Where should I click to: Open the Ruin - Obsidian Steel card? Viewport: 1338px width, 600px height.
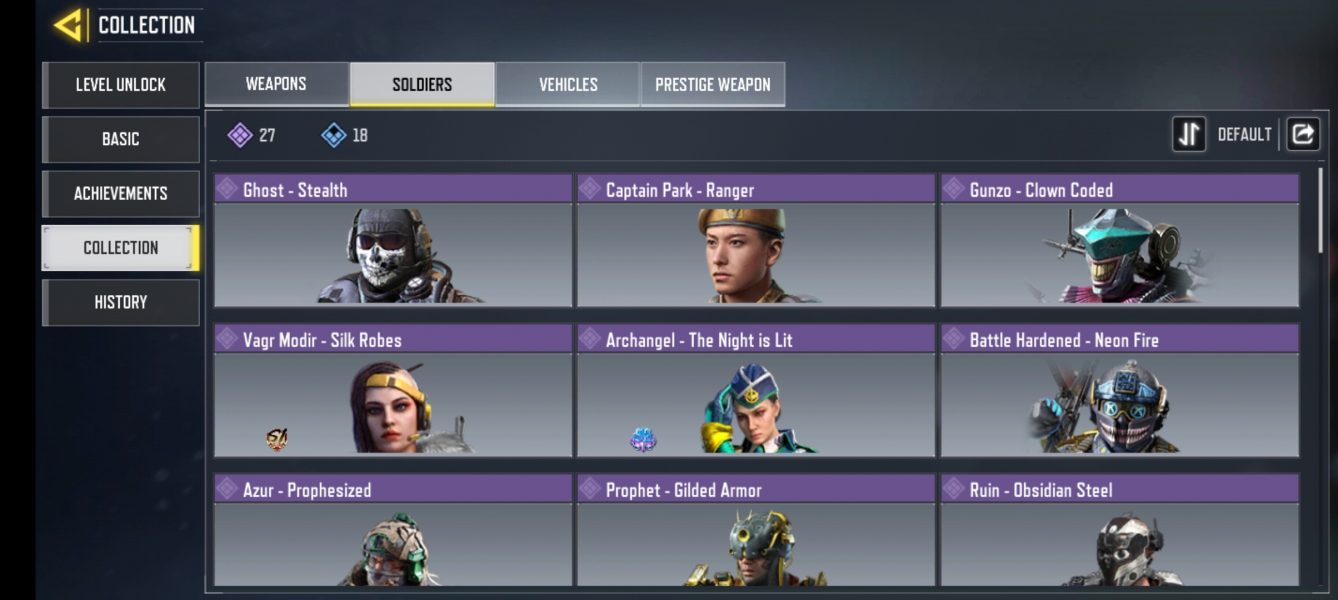coord(1119,532)
